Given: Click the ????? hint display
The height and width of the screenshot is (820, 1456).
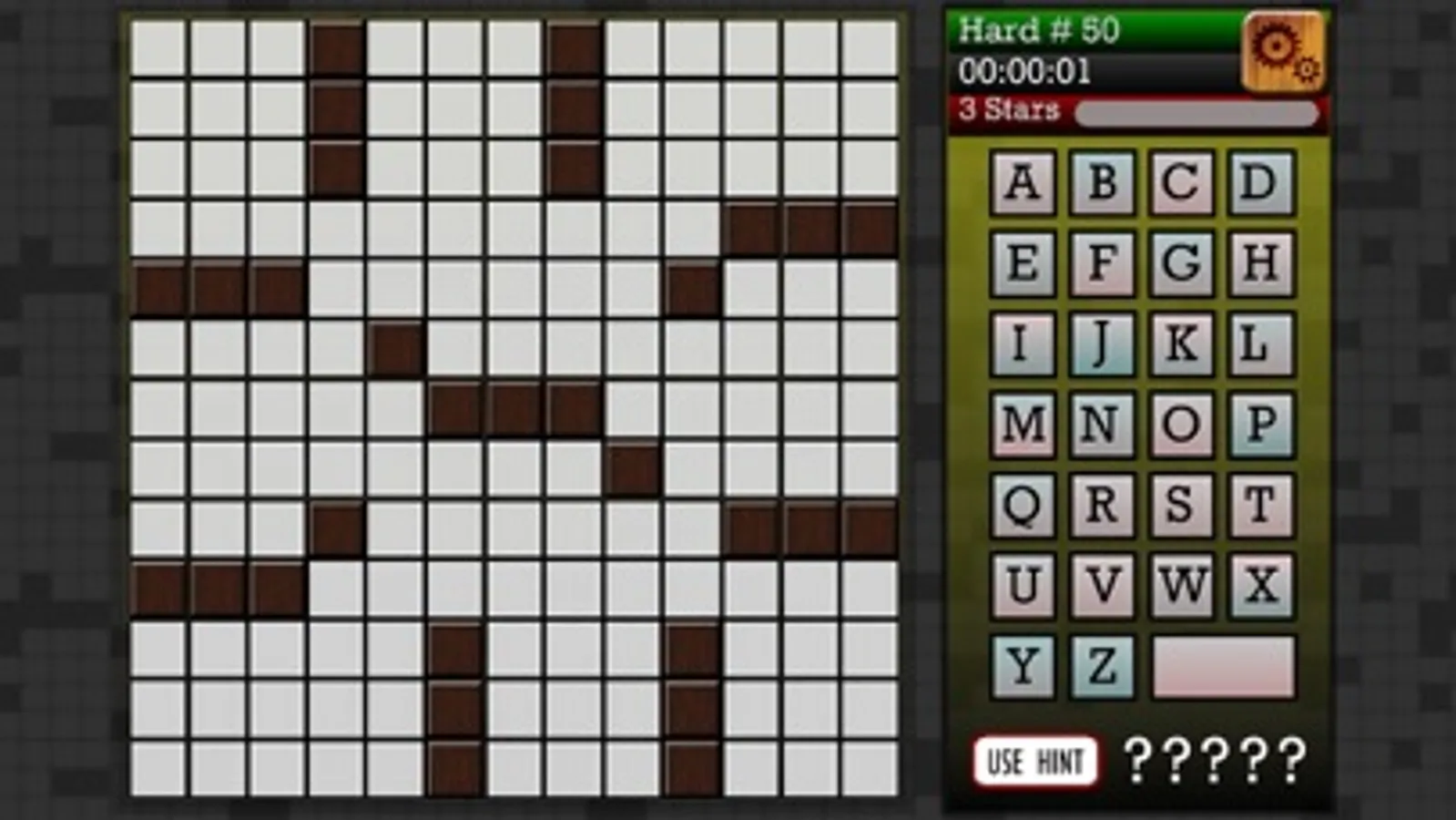Looking at the screenshot, I should 1216,759.
